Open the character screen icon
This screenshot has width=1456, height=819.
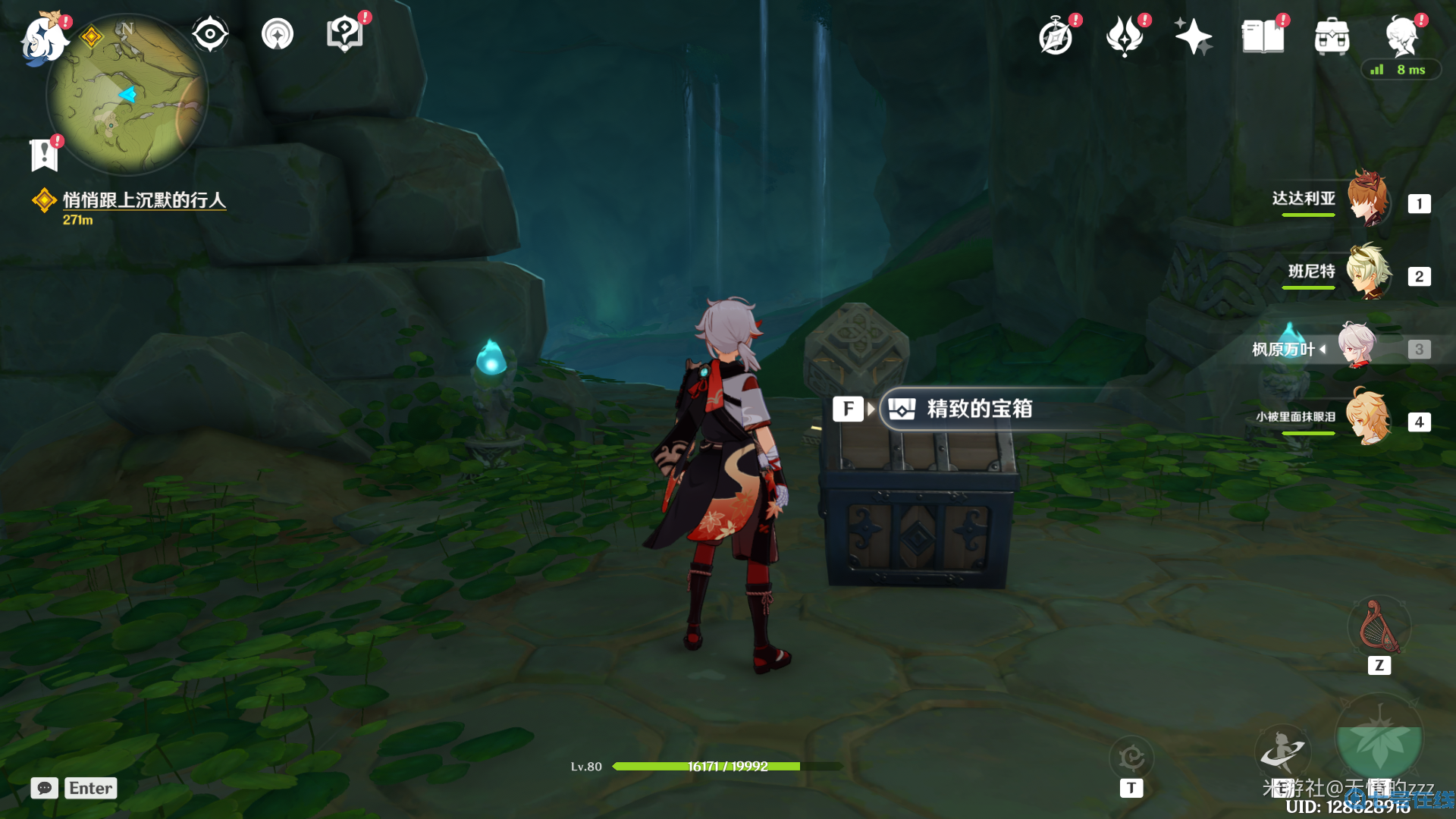pyautogui.click(x=1401, y=35)
